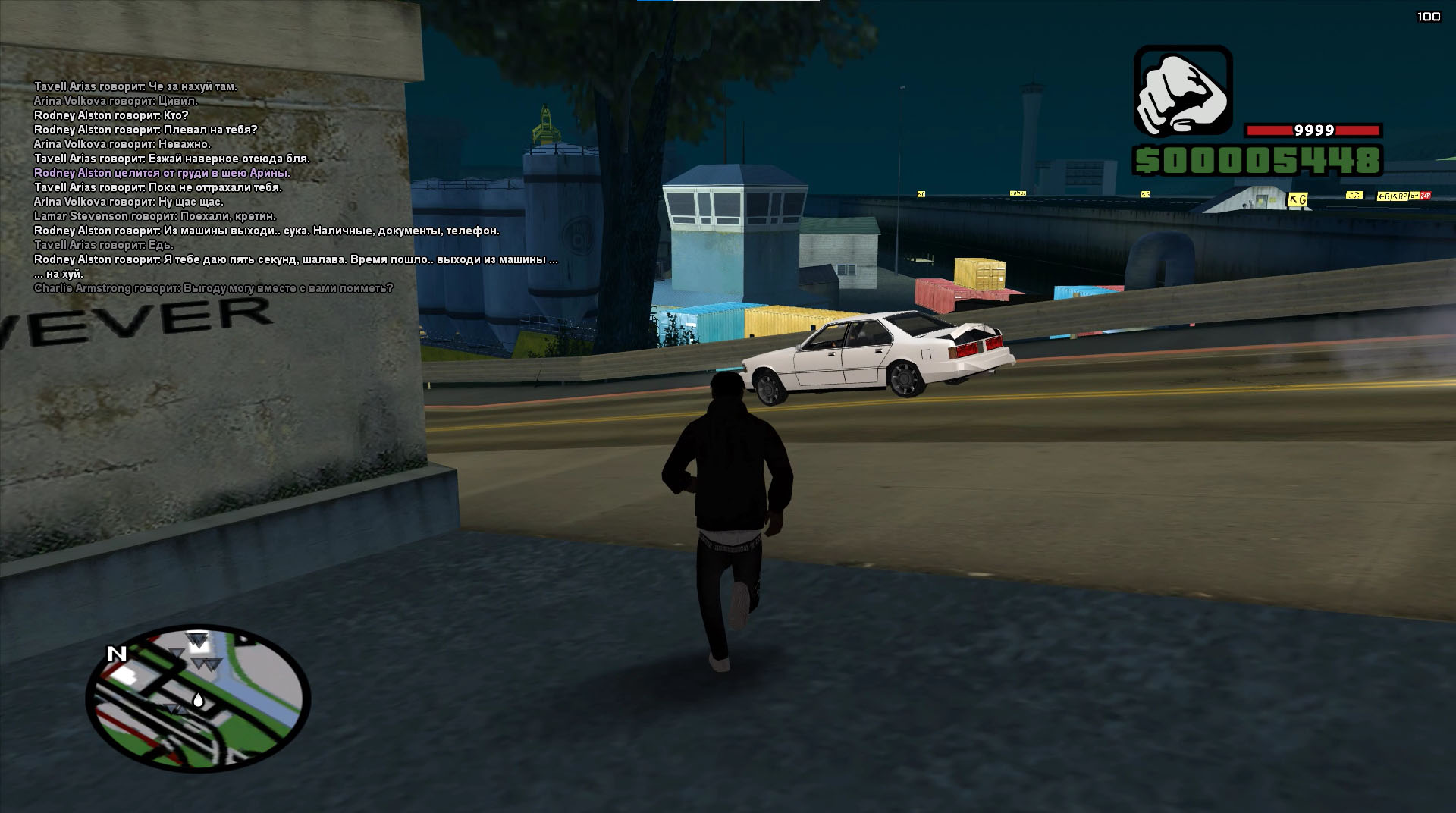Click the N north marker on the radar
The height and width of the screenshot is (813, 1456).
pos(116,654)
